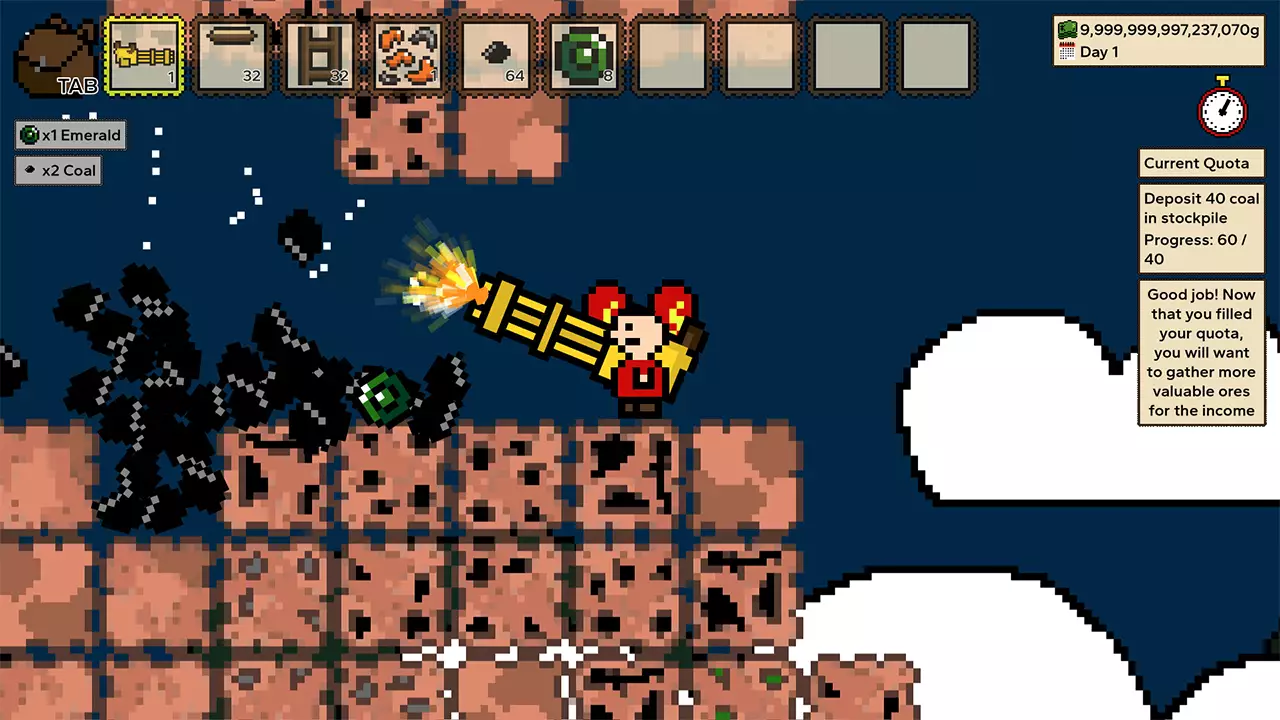Select the golden minigun hotbar slot
This screenshot has width=1280, height=720.
[x=144, y=56]
